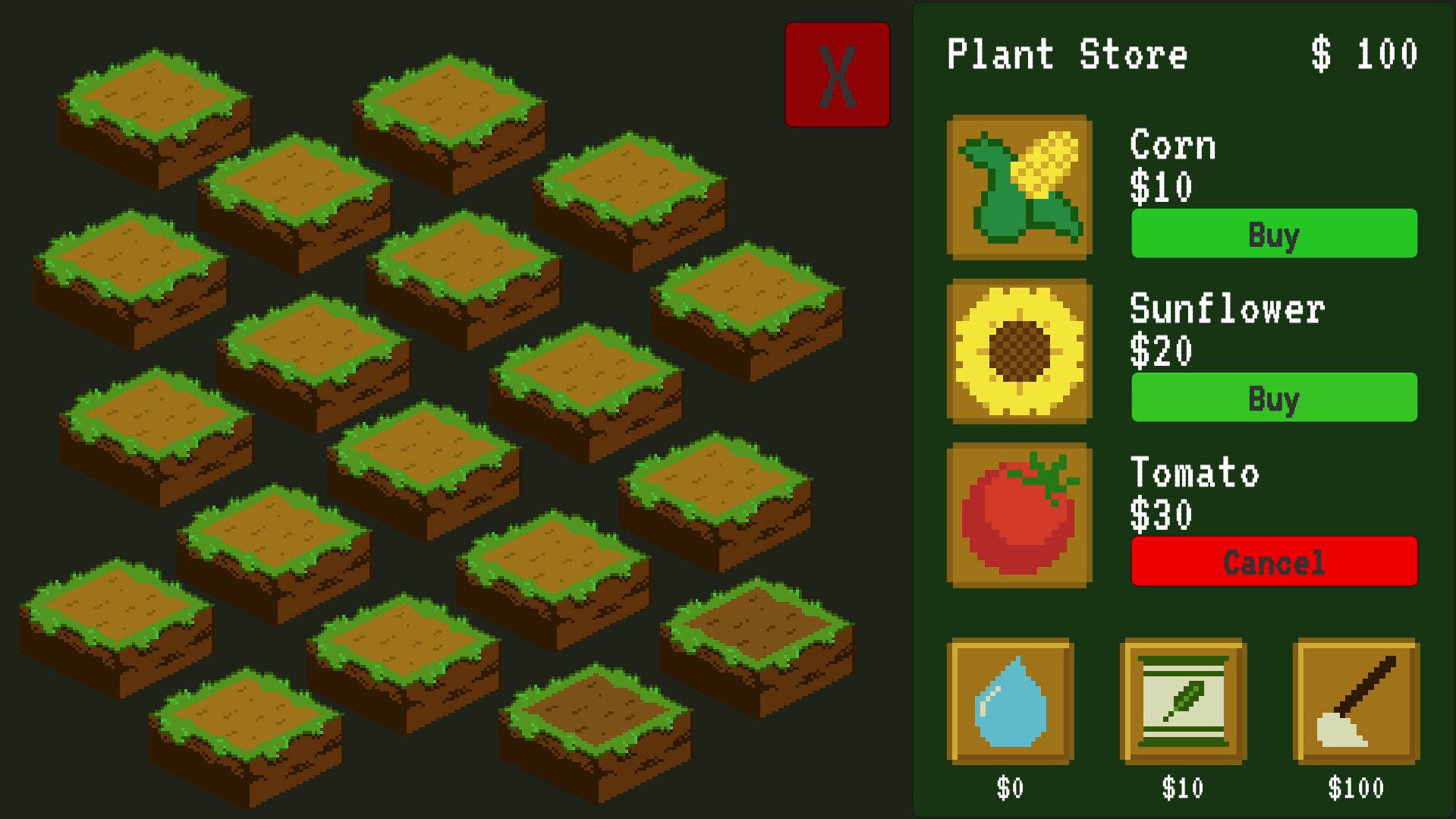Viewport: 1456px width, 819px height.
Task: Open the Corn item picture in the store
Action: point(1020,188)
